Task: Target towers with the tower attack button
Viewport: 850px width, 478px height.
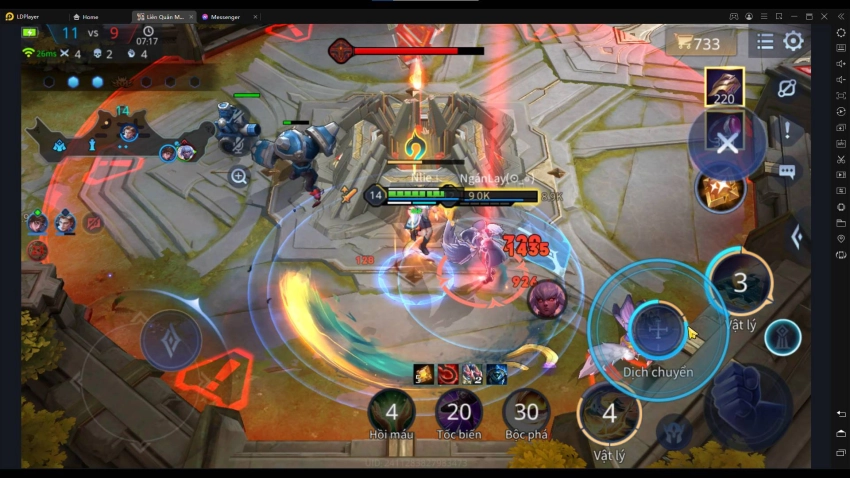Action: 782,338
